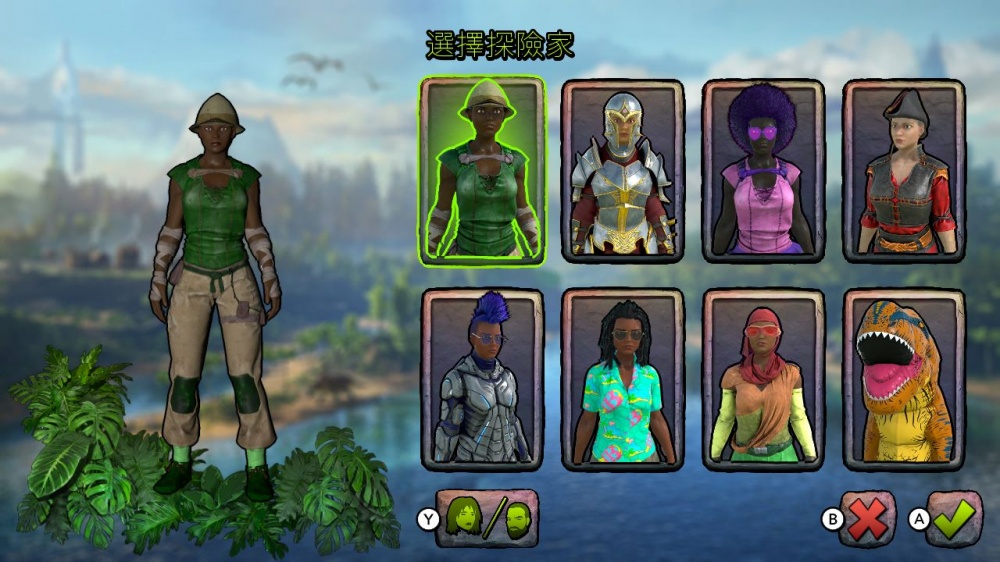Select the pirate hat explorer card

click(x=904, y=170)
